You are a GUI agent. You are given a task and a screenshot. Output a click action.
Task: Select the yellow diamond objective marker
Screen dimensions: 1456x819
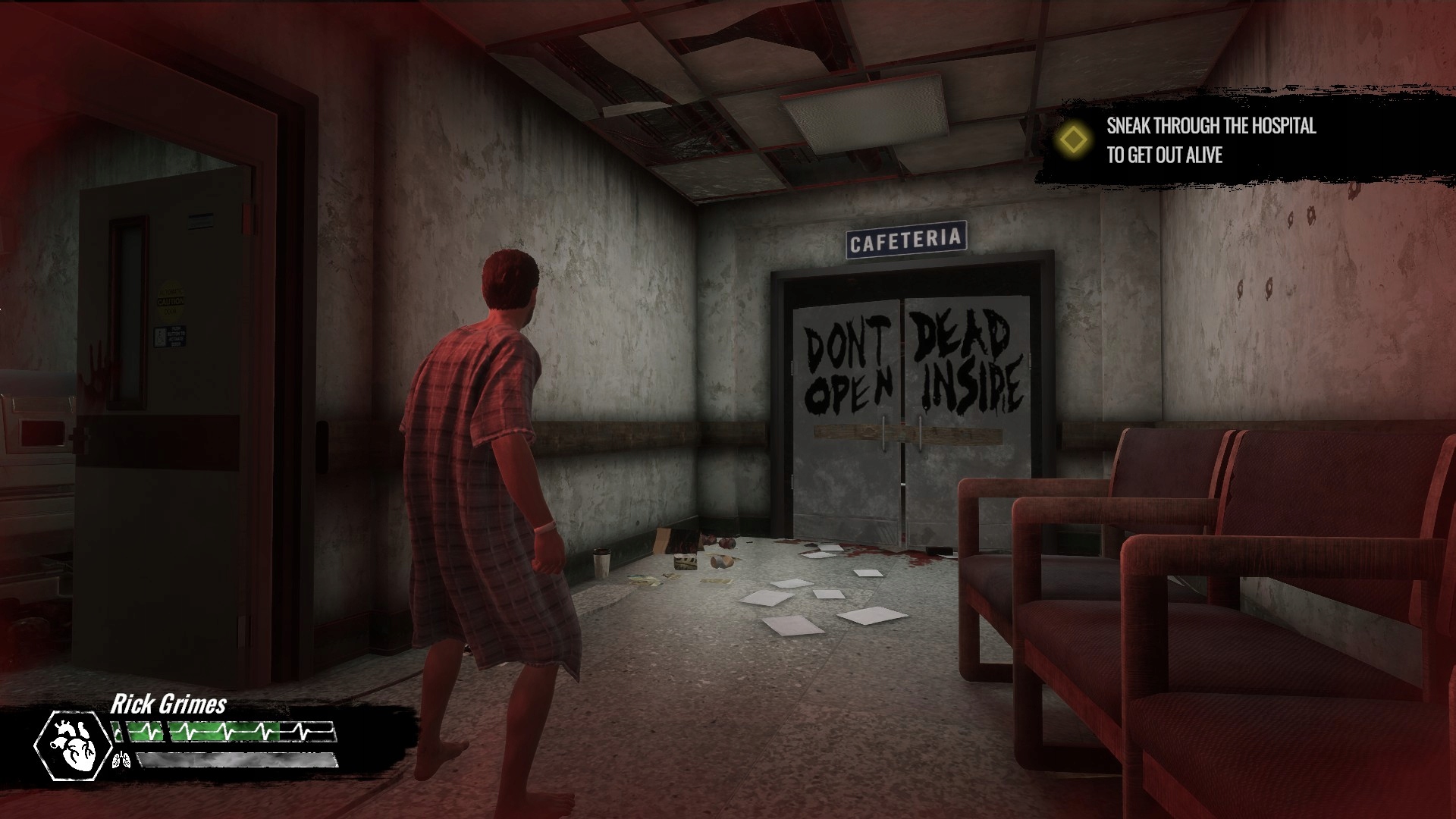(x=1074, y=140)
